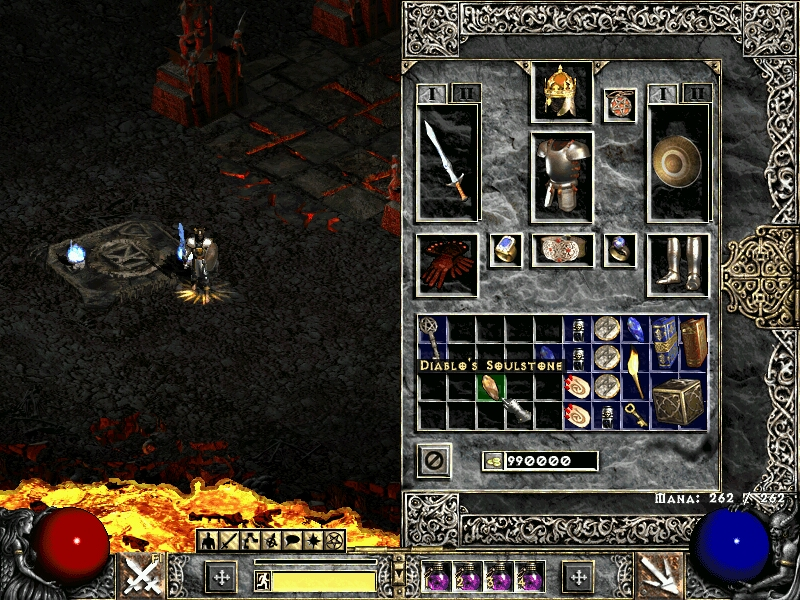Use the first purple belt potion
The width and height of the screenshot is (800, 600).
pos(436,576)
